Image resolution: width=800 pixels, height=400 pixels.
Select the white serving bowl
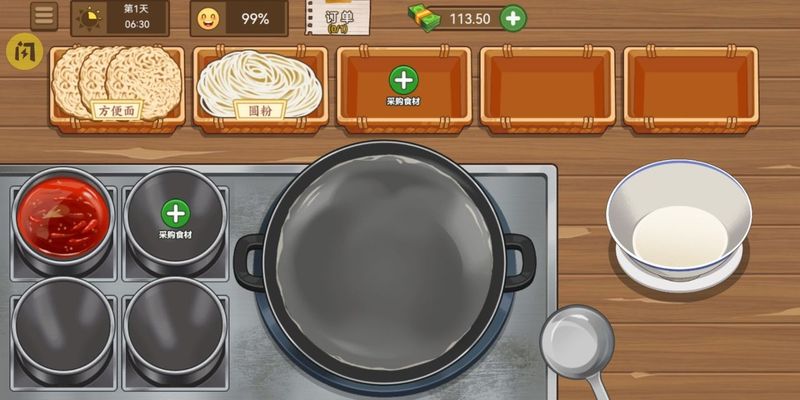click(x=679, y=222)
